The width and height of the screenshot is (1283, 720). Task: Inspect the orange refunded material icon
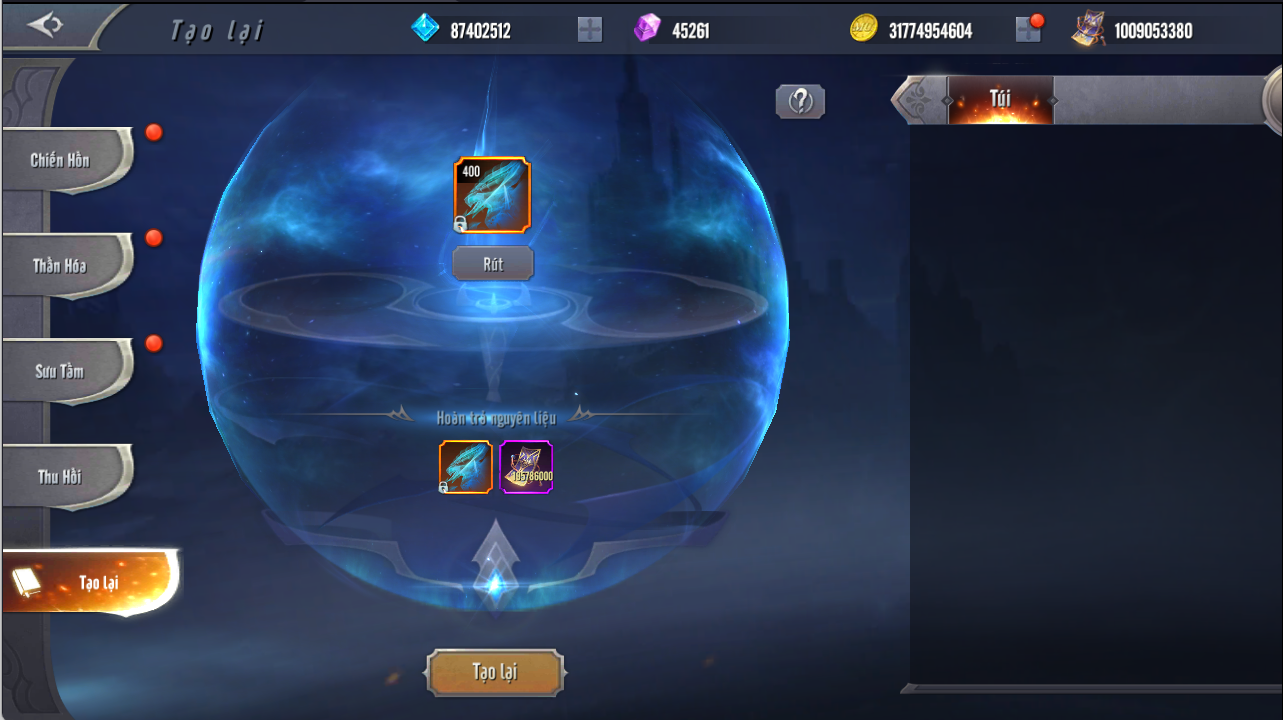(466, 467)
